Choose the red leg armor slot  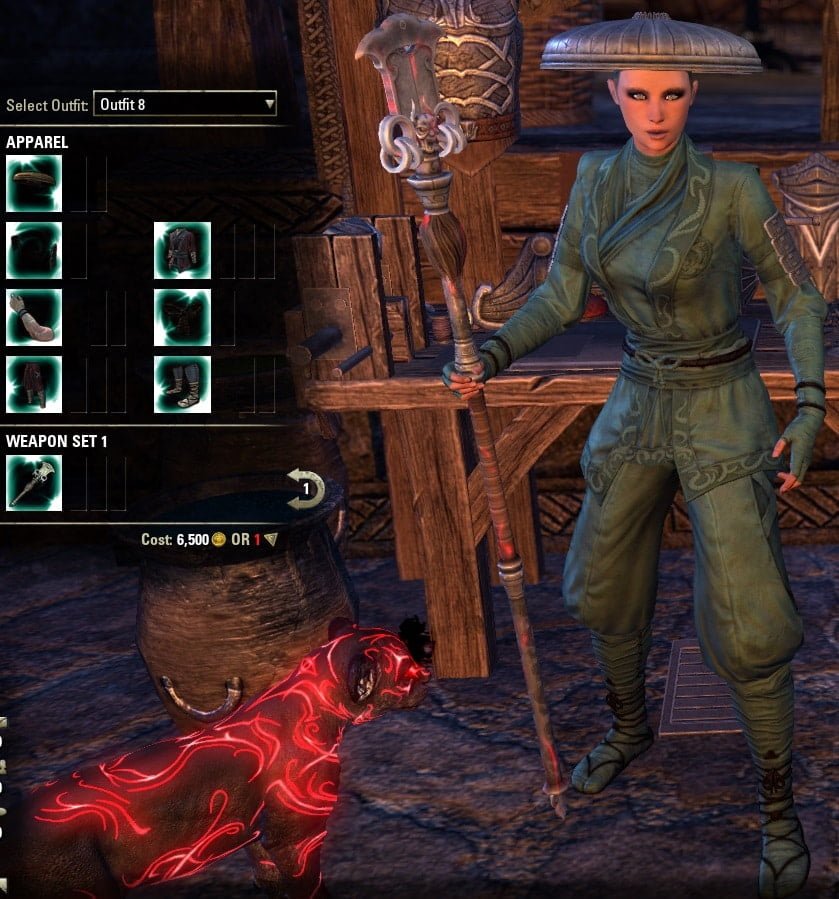point(34,384)
